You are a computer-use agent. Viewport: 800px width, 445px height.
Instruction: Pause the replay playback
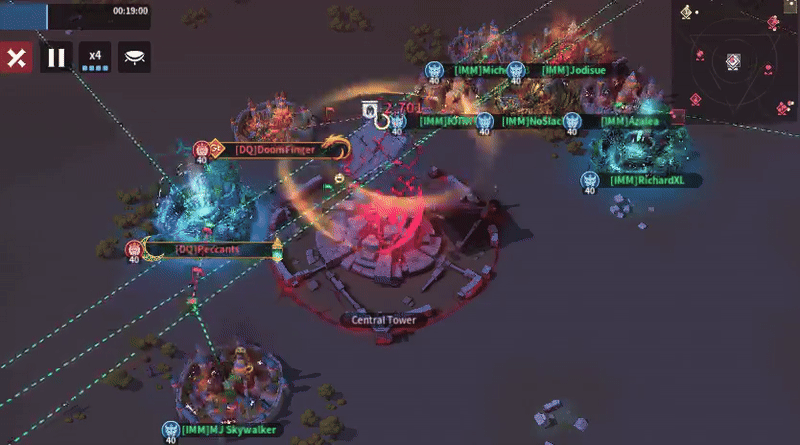tap(56, 57)
